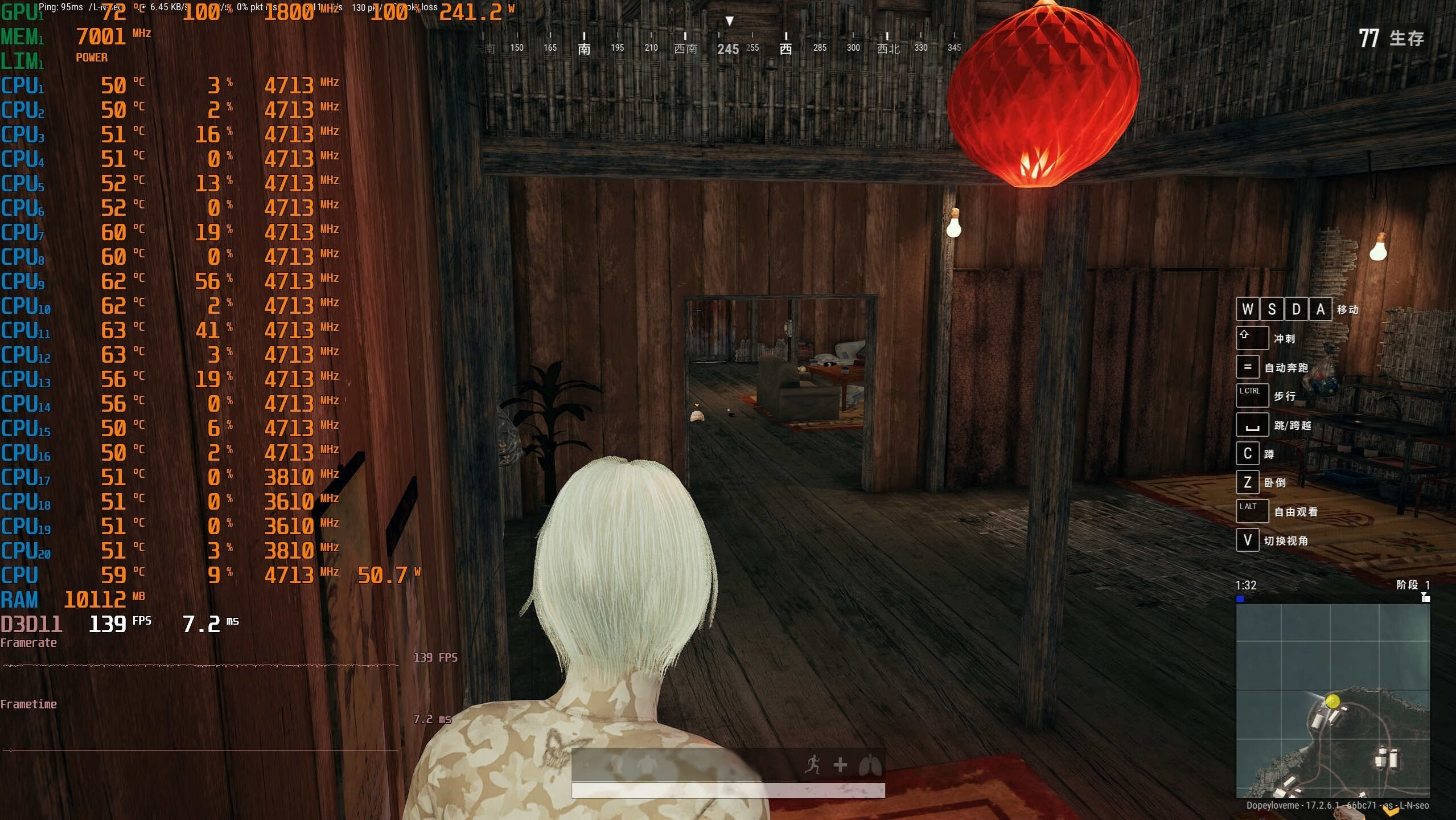The image size is (1456, 820).
Task: Toggle the C 蹲 crouch keybind
Action: click(1248, 453)
